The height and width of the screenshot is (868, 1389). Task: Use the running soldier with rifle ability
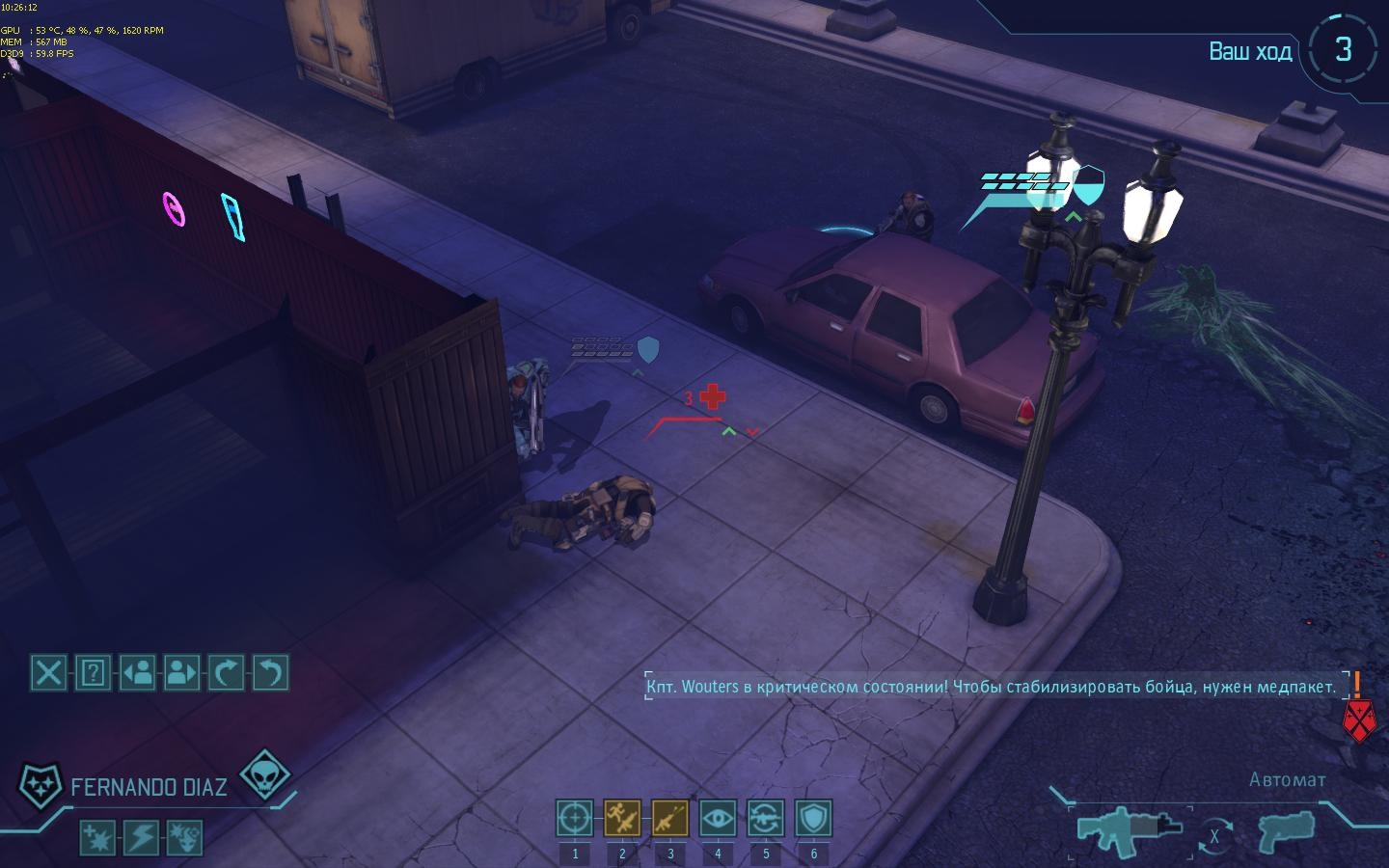pyautogui.click(x=622, y=819)
